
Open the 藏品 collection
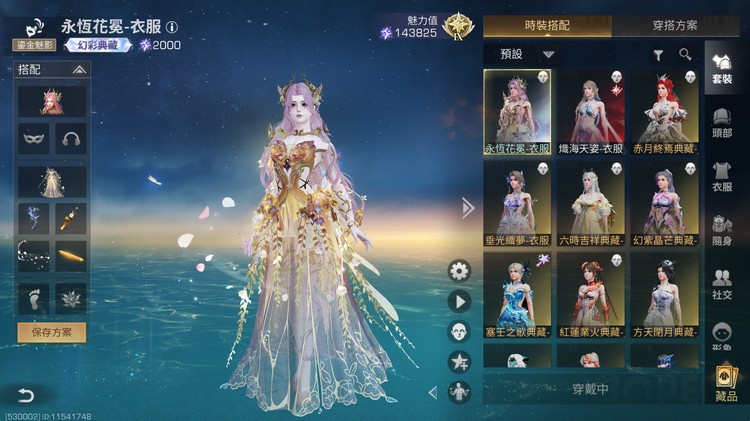point(727,385)
